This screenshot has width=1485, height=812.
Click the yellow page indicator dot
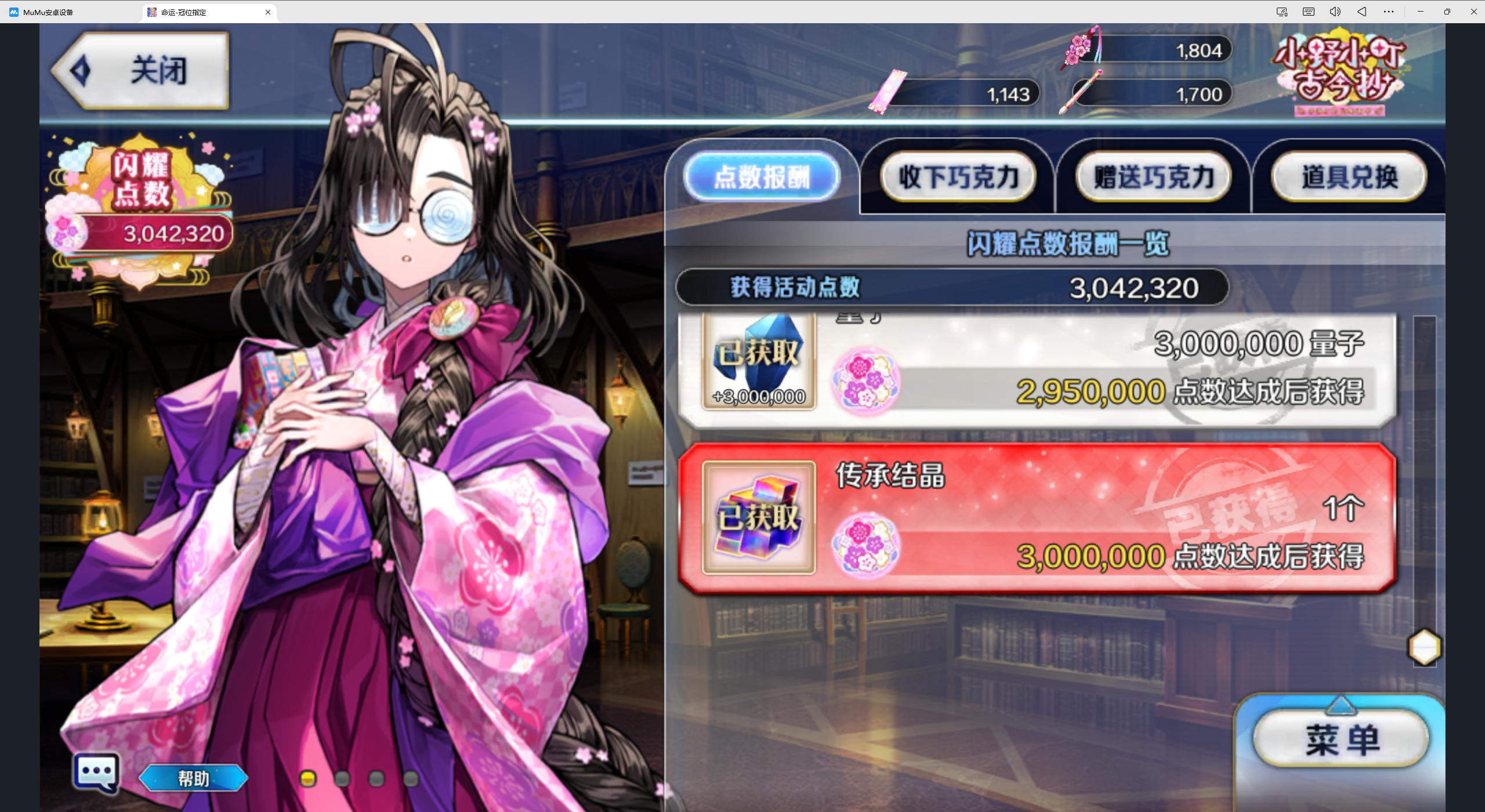(308, 779)
